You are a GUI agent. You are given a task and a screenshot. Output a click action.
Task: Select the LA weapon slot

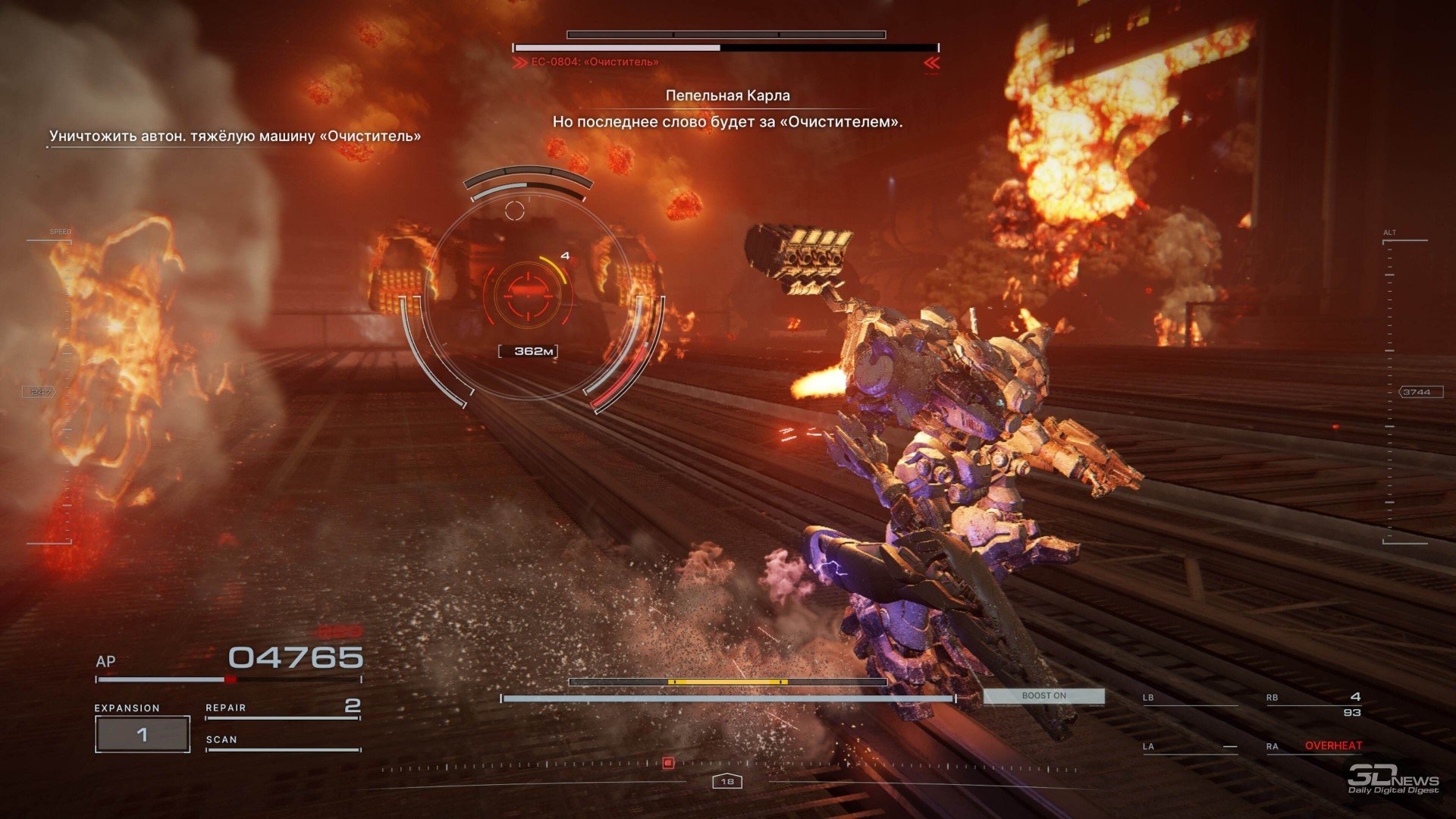pos(1189,747)
